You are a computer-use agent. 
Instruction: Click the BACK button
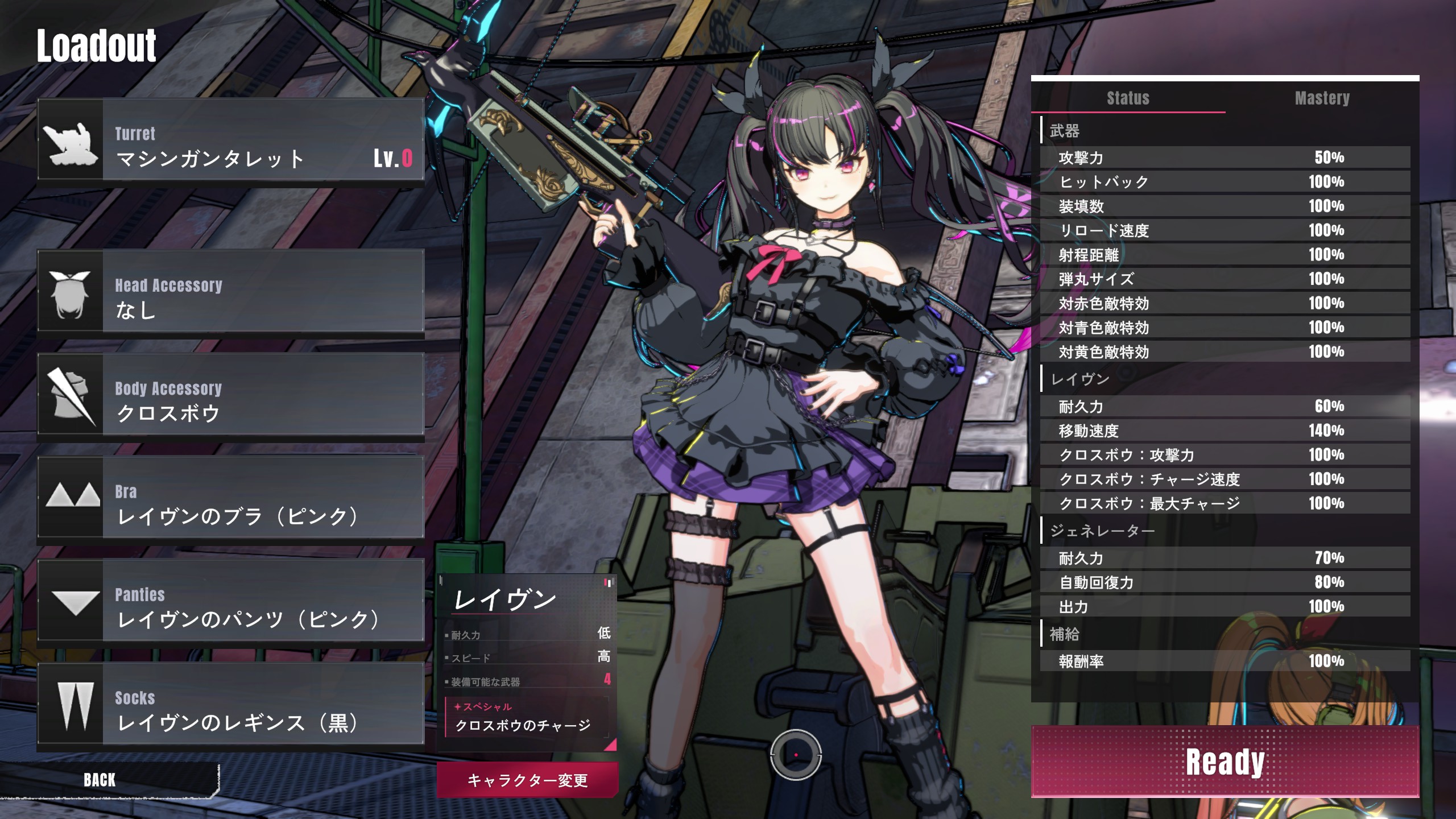pos(100,780)
